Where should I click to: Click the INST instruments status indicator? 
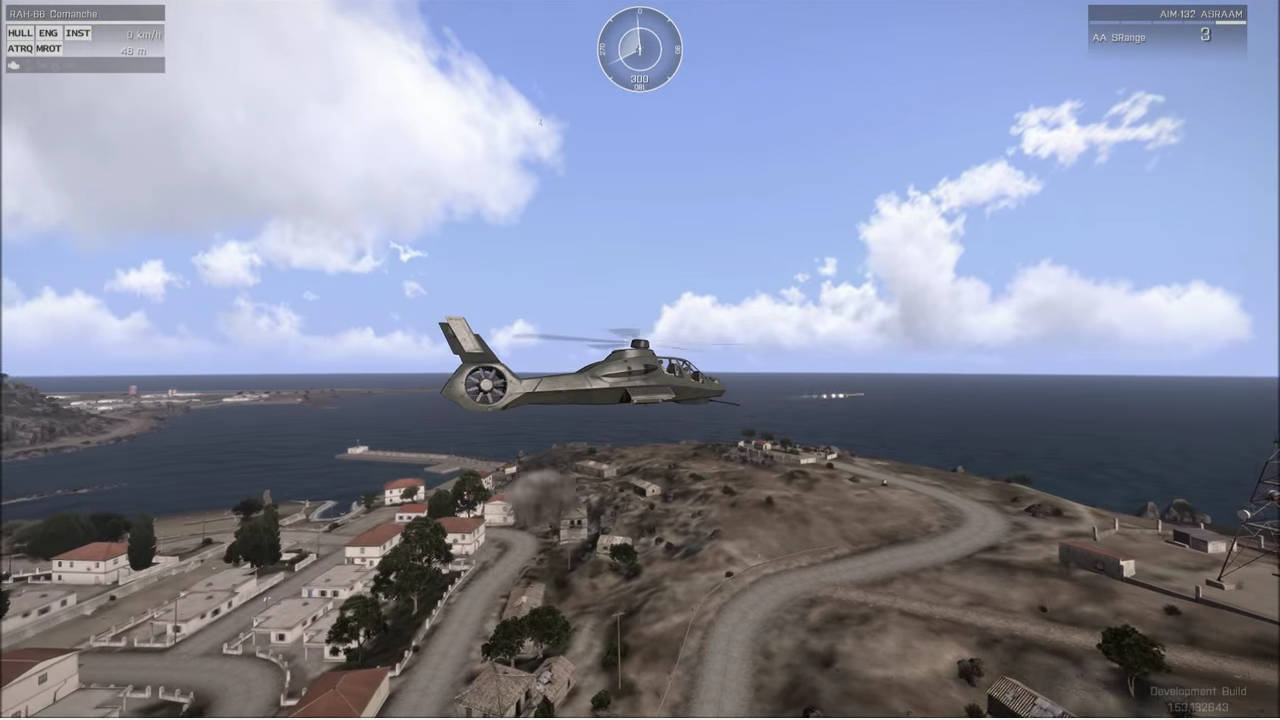click(x=78, y=32)
